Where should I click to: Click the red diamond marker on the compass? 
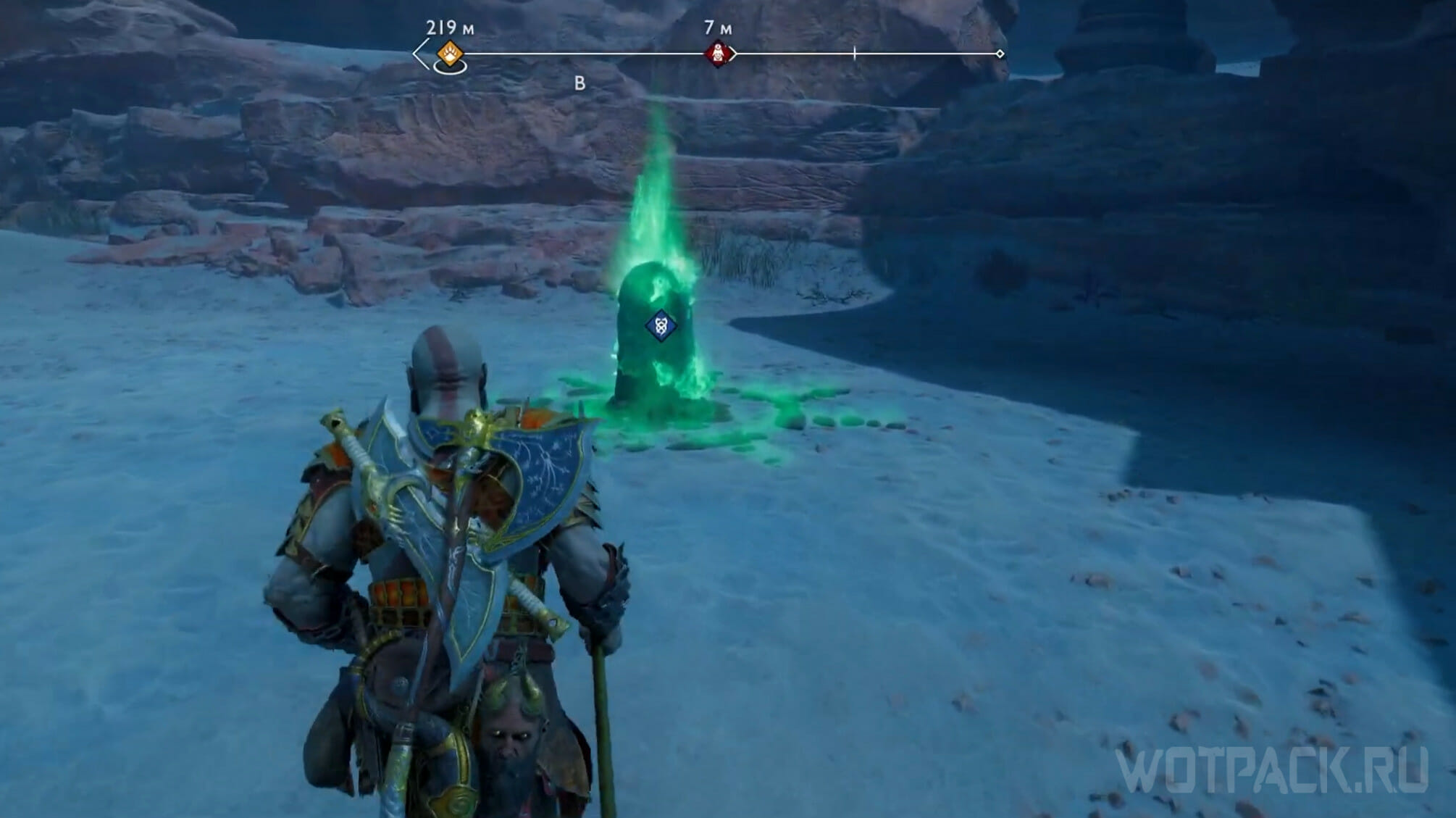(x=717, y=54)
